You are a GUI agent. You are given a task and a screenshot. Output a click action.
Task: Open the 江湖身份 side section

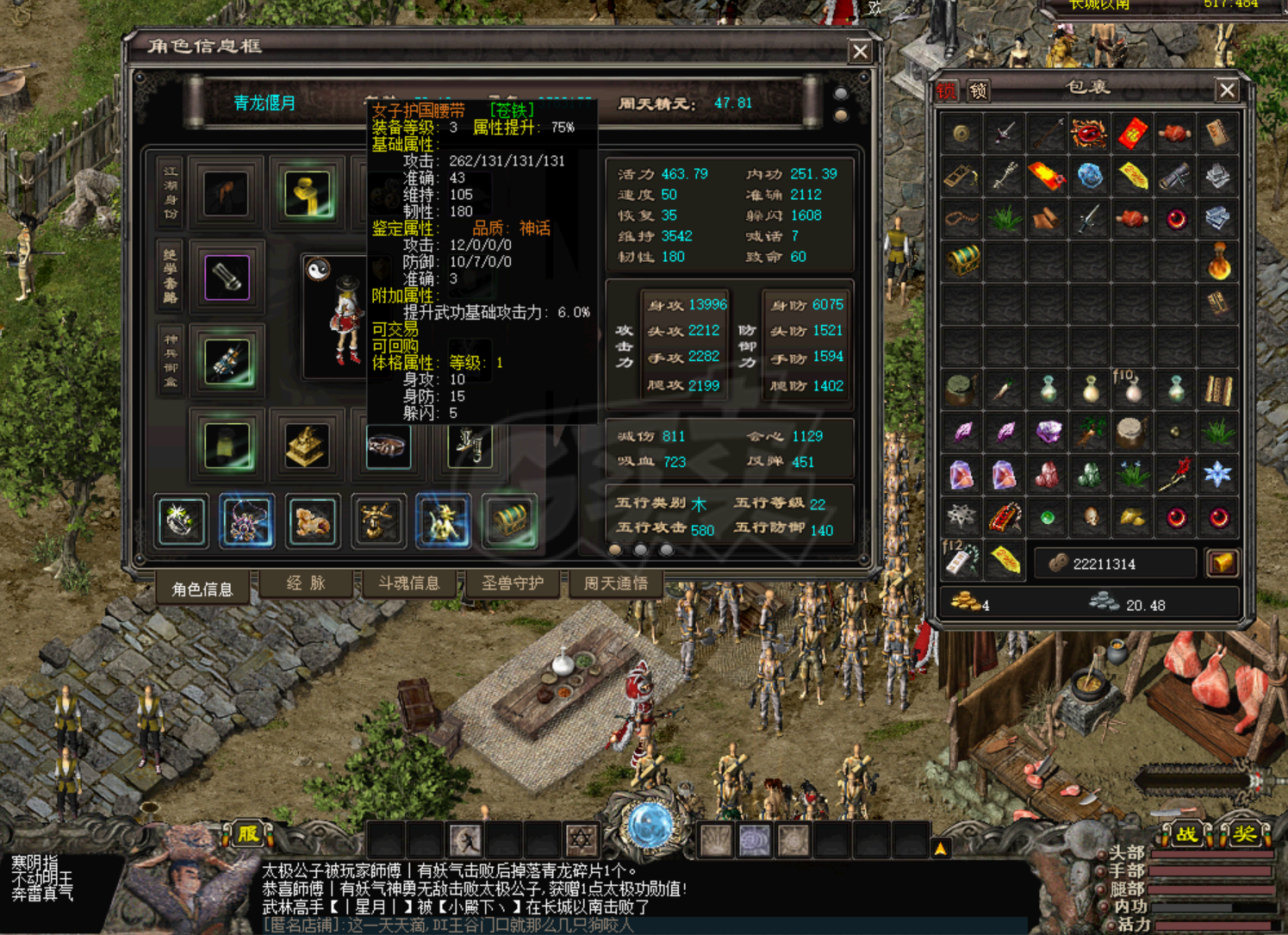[171, 191]
